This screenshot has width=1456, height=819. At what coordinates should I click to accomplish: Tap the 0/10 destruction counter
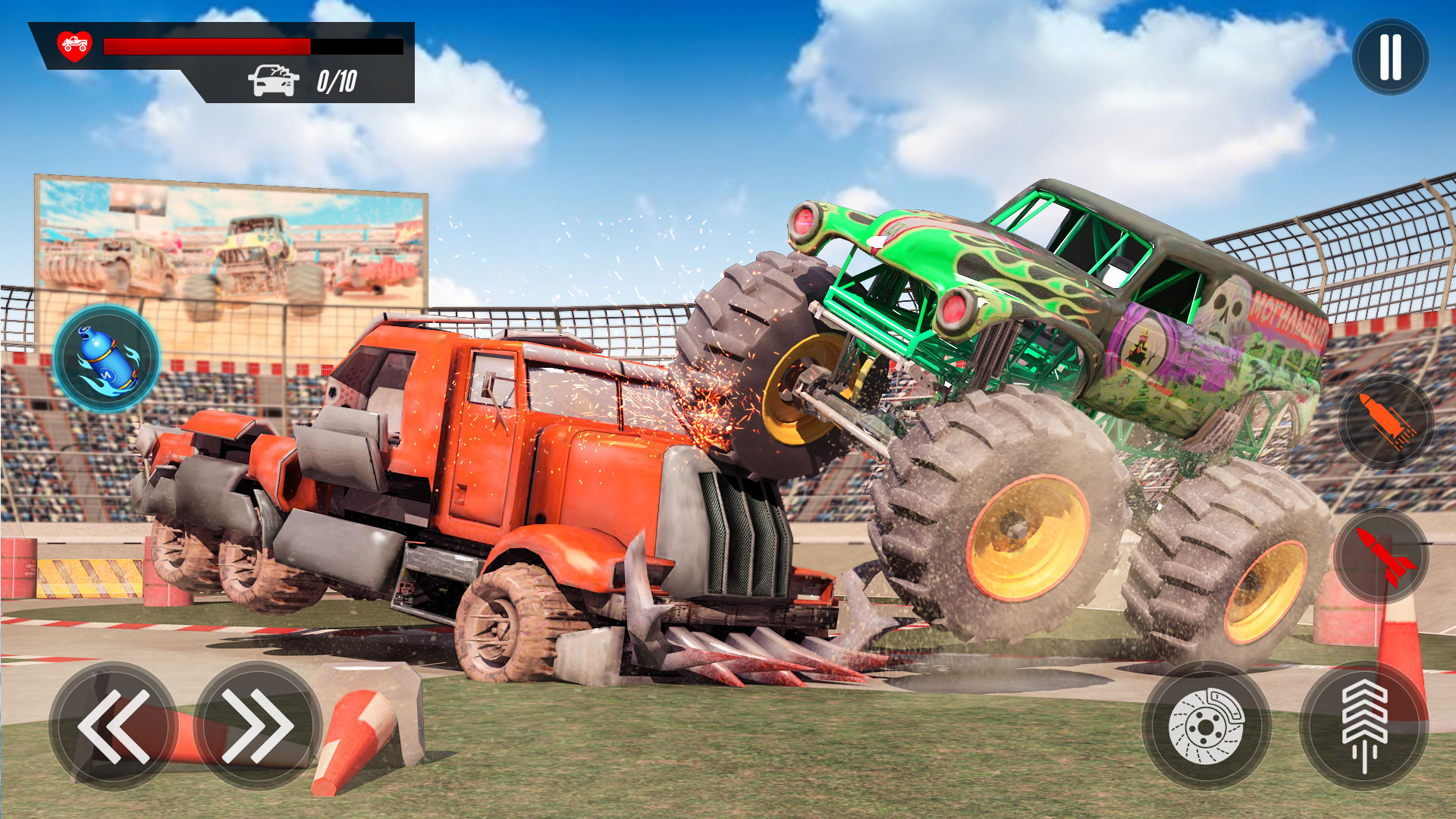[337, 79]
